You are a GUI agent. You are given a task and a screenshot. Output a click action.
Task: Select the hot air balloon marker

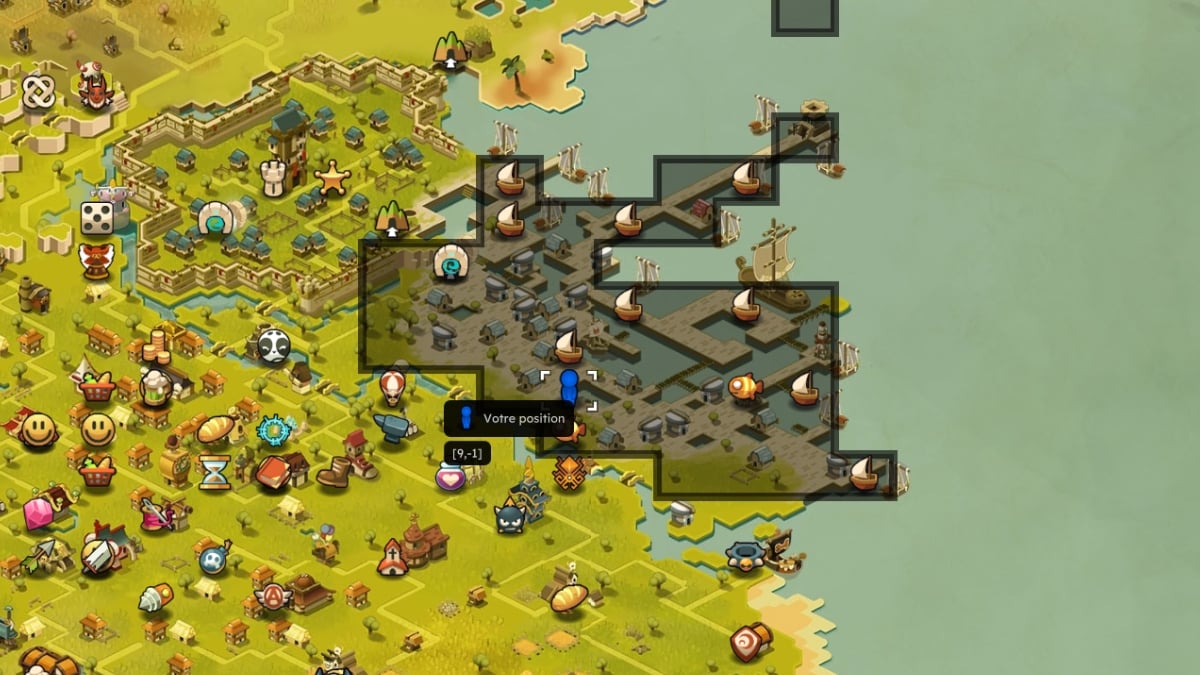pyautogui.click(x=392, y=384)
